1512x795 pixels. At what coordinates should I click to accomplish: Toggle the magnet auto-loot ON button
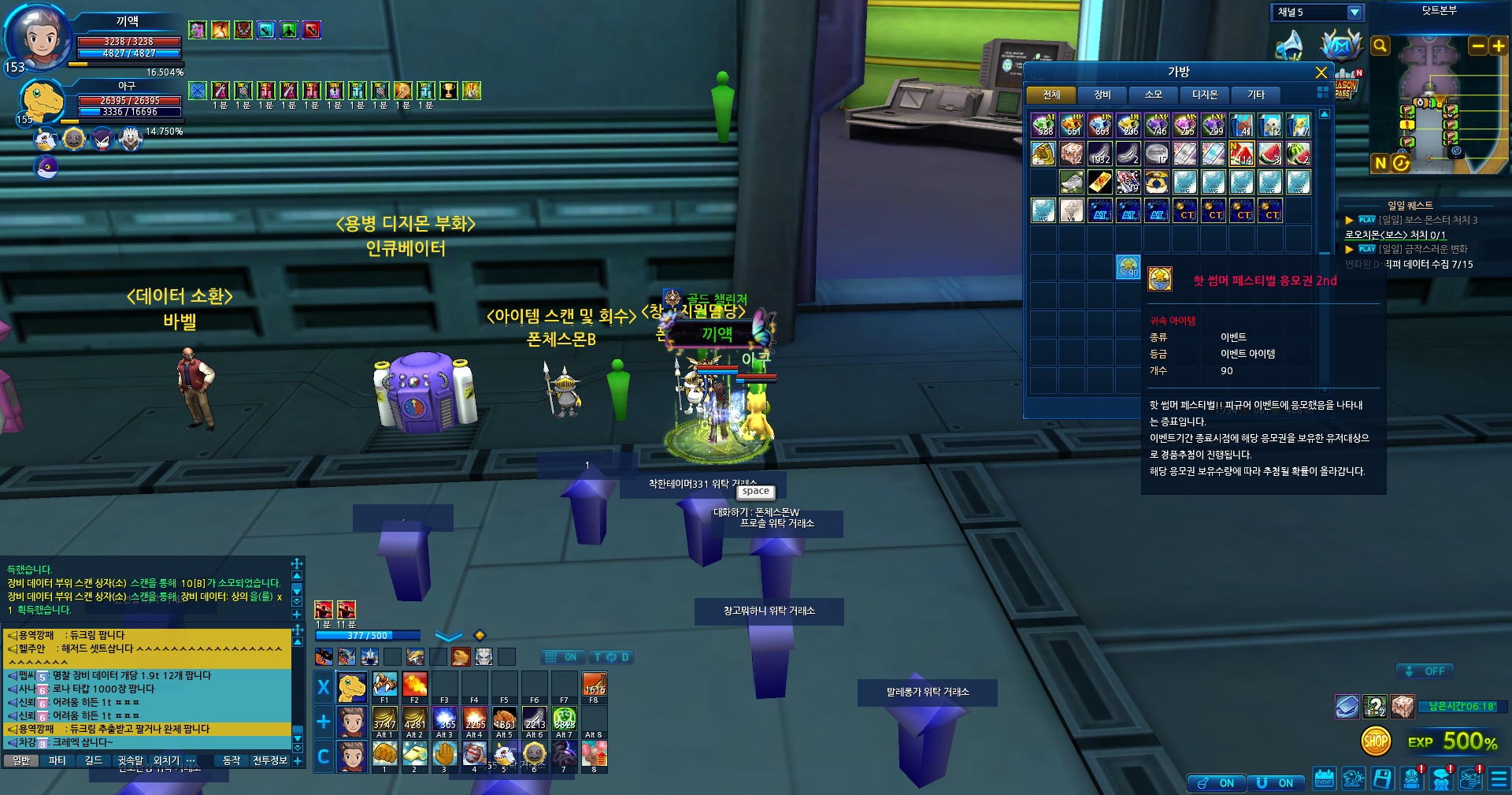1276,782
